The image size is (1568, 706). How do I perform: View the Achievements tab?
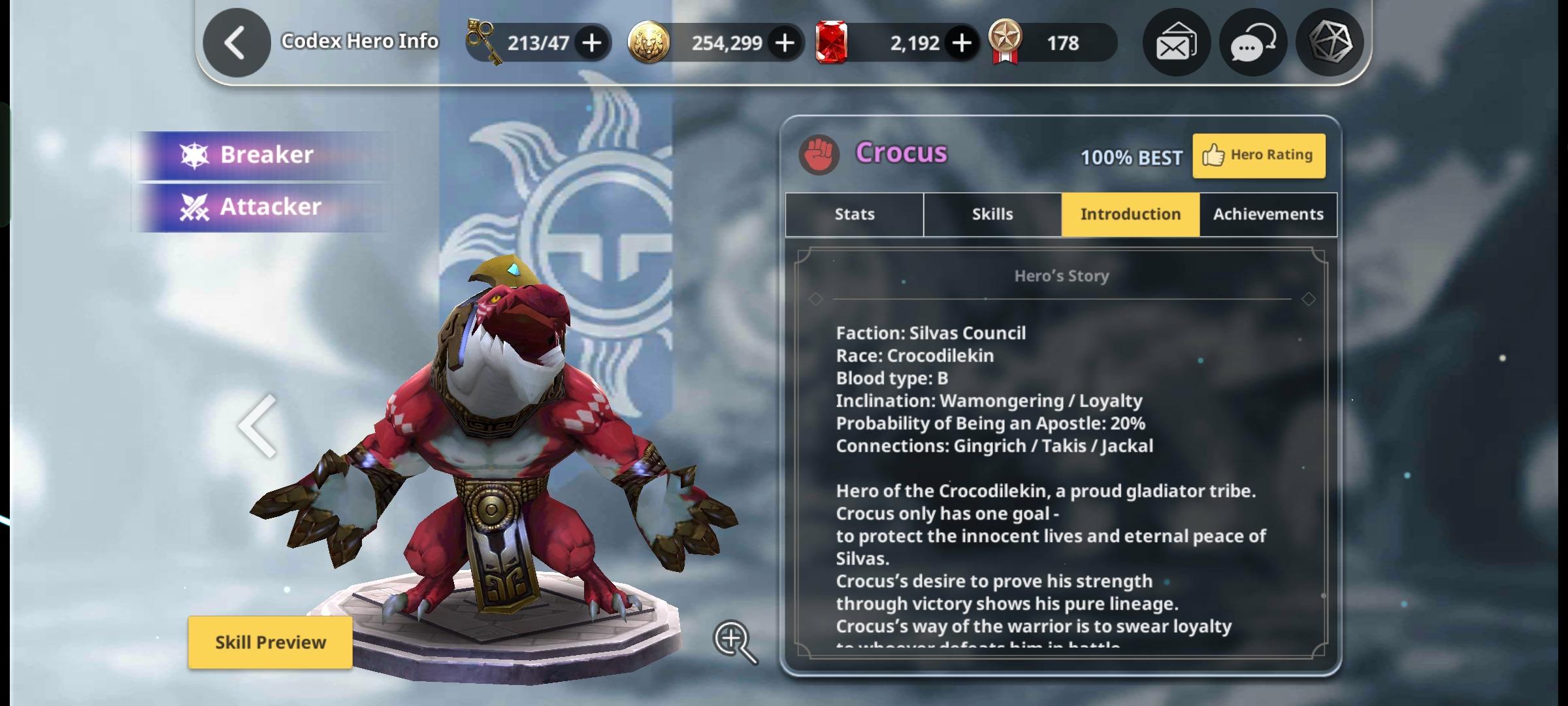click(x=1268, y=214)
